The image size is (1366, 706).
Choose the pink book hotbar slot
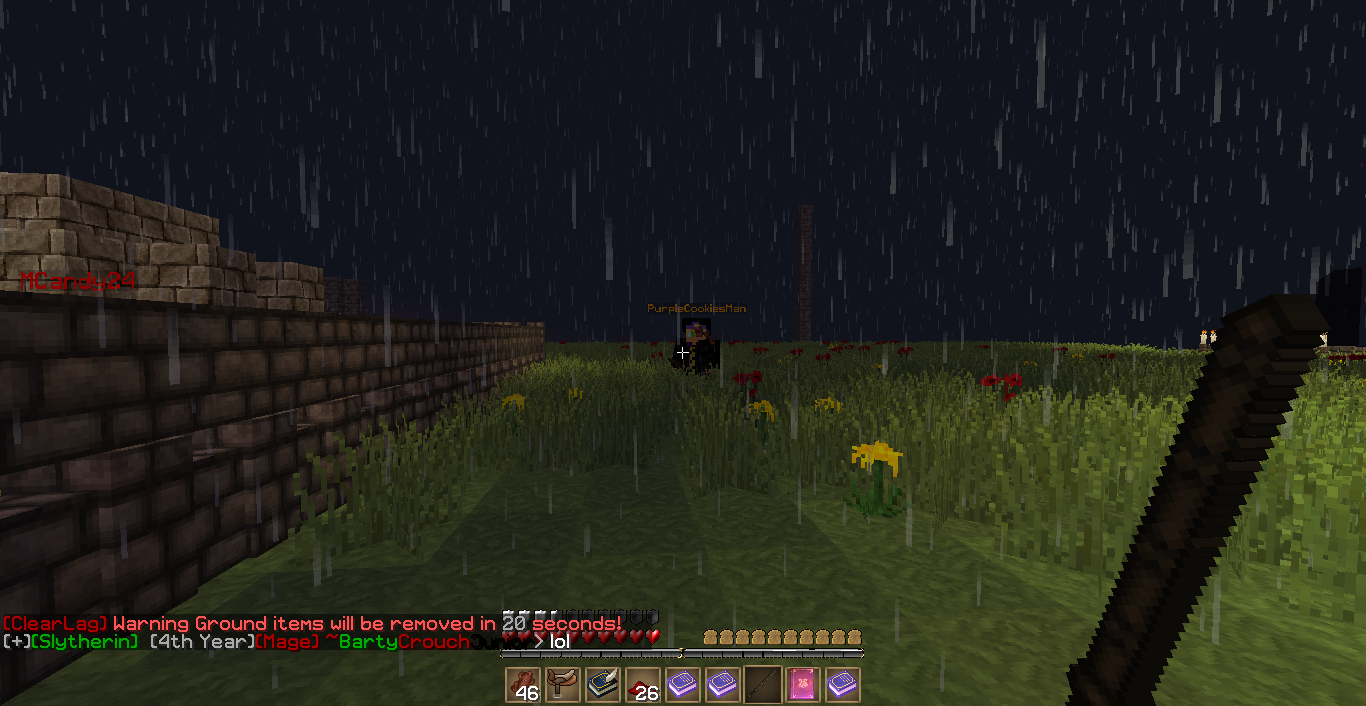click(x=803, y=685)
